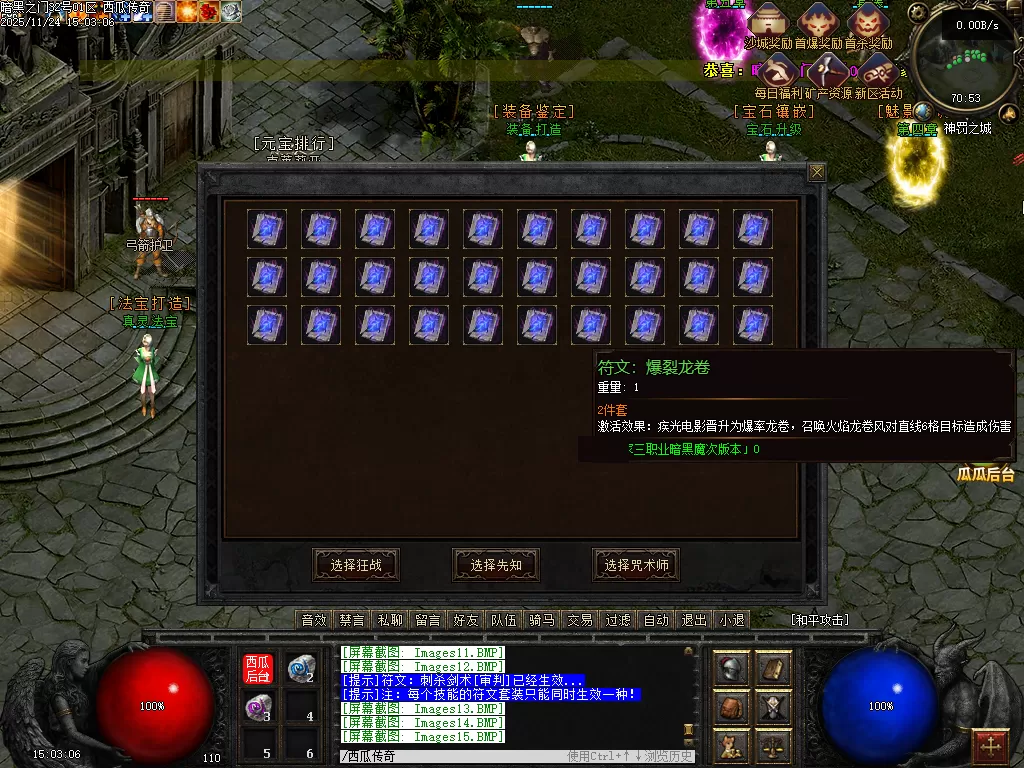Viewport: 1024px width, 768px height.
Task: Open the 矿产资源 pickaxe icon
Action: tap(828, 70)
